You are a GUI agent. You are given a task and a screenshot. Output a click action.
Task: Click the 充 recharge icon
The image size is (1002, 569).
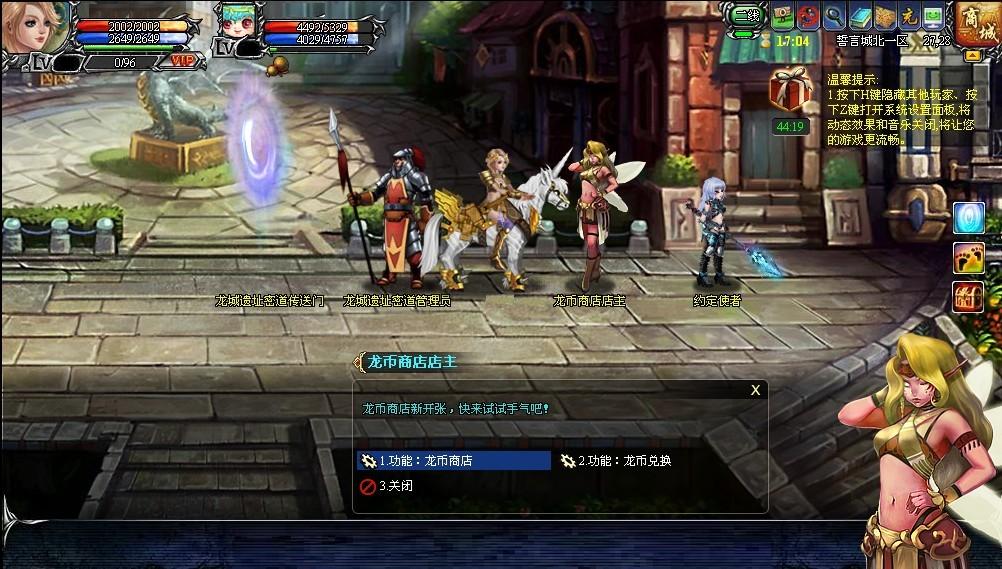[909, 17]
